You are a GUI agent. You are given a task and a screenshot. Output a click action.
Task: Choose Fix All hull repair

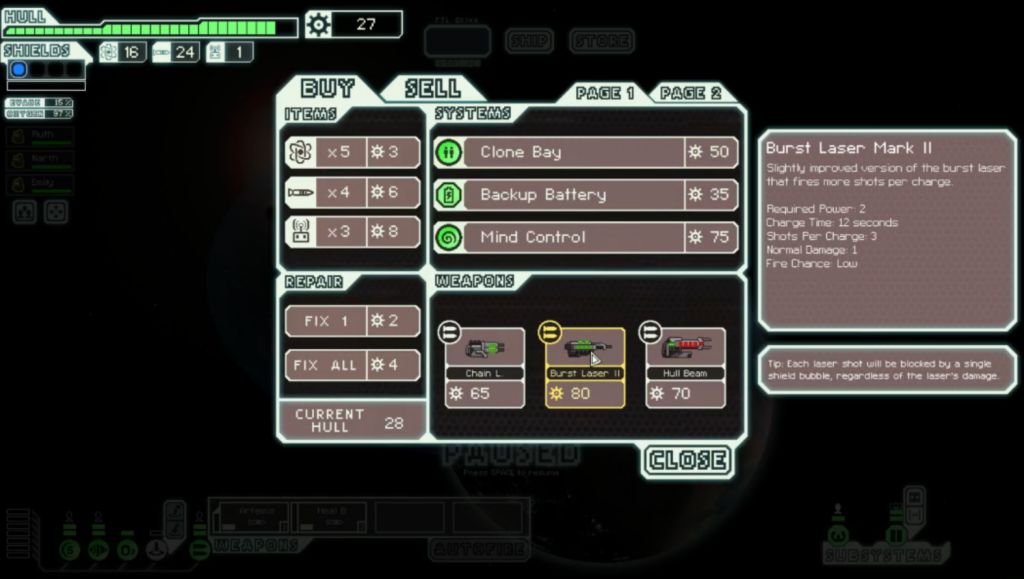click(352, 365)
